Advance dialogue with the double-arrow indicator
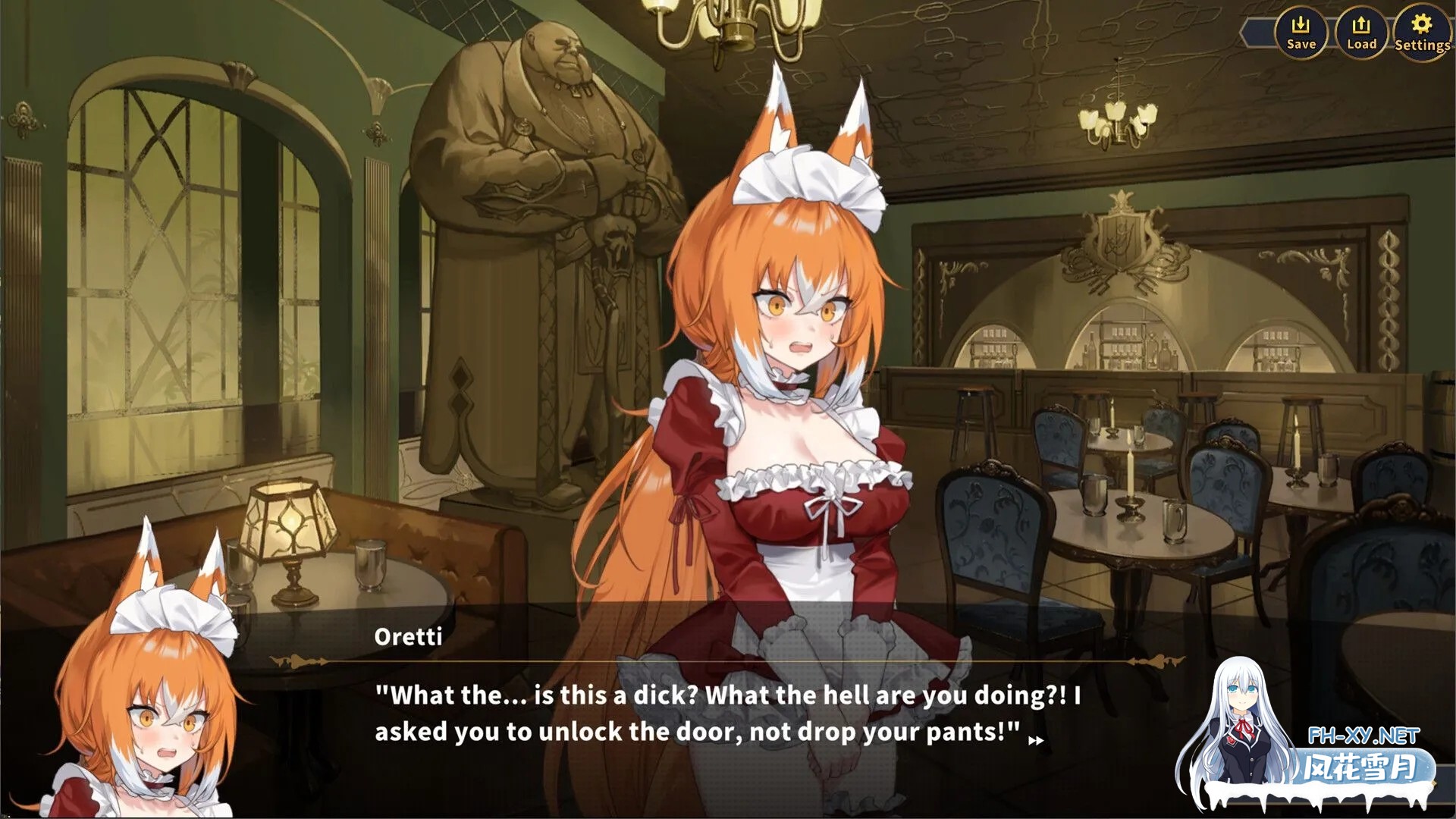Image resolution: width=1456 pixels, height=819 pixels. coord(1036,741)
